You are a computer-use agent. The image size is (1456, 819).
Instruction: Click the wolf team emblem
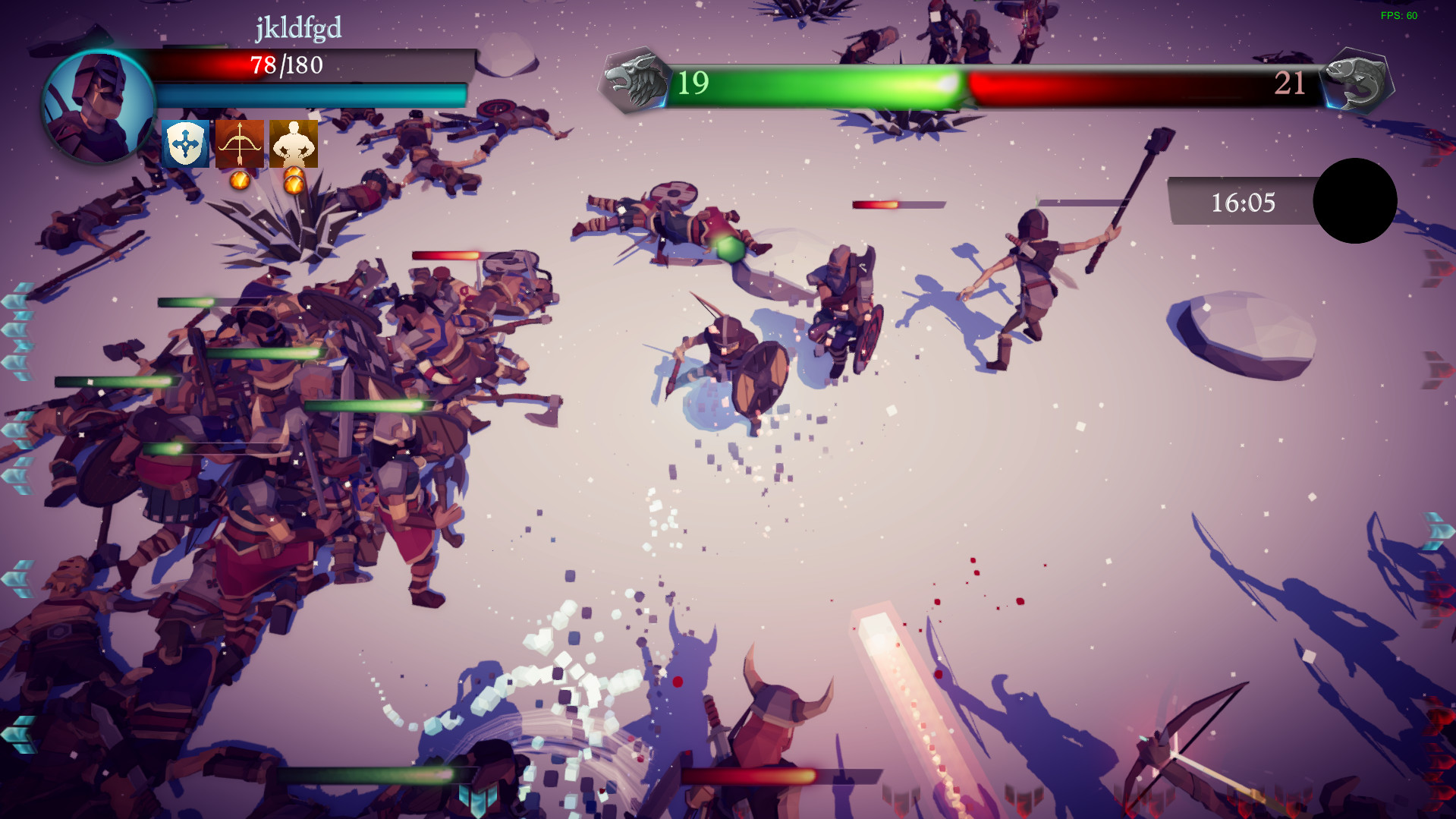pos(634,81)
